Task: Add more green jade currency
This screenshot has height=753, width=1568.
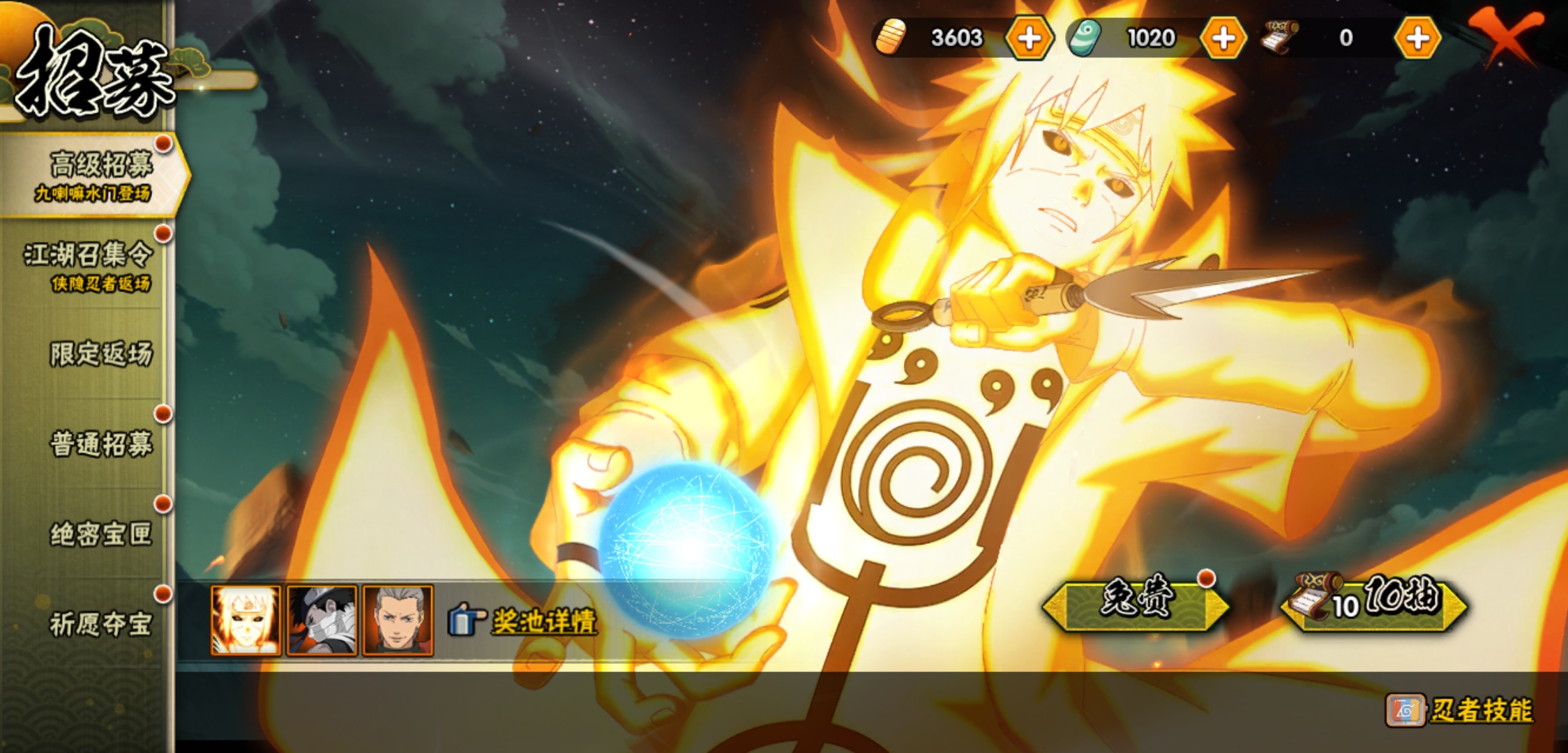Action: pyautogui.click(x=1223, y=38)
